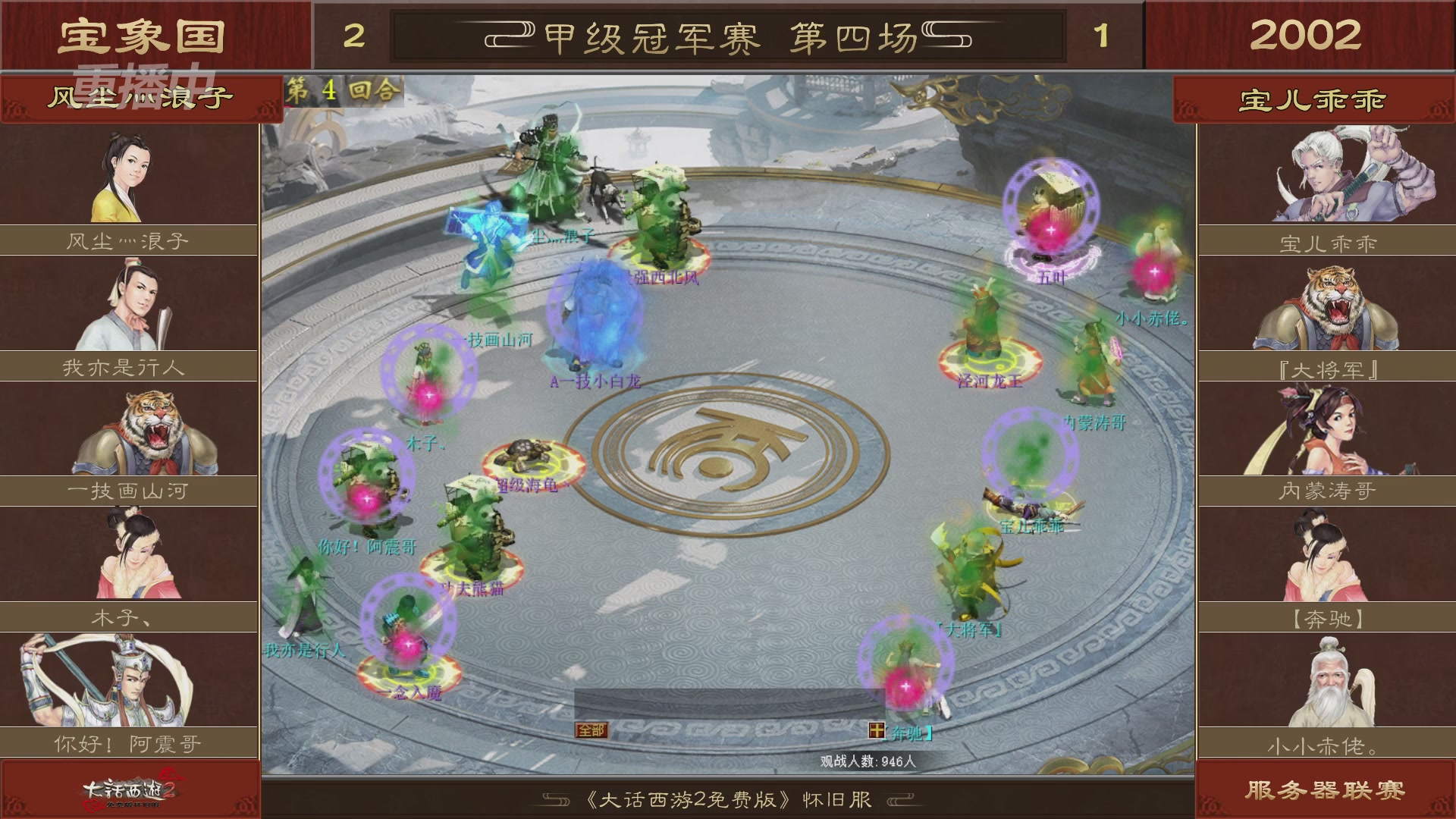
Task: Click the 我亦是行人 character portrait
Action: pyautogui.click(x=129, y=303)
